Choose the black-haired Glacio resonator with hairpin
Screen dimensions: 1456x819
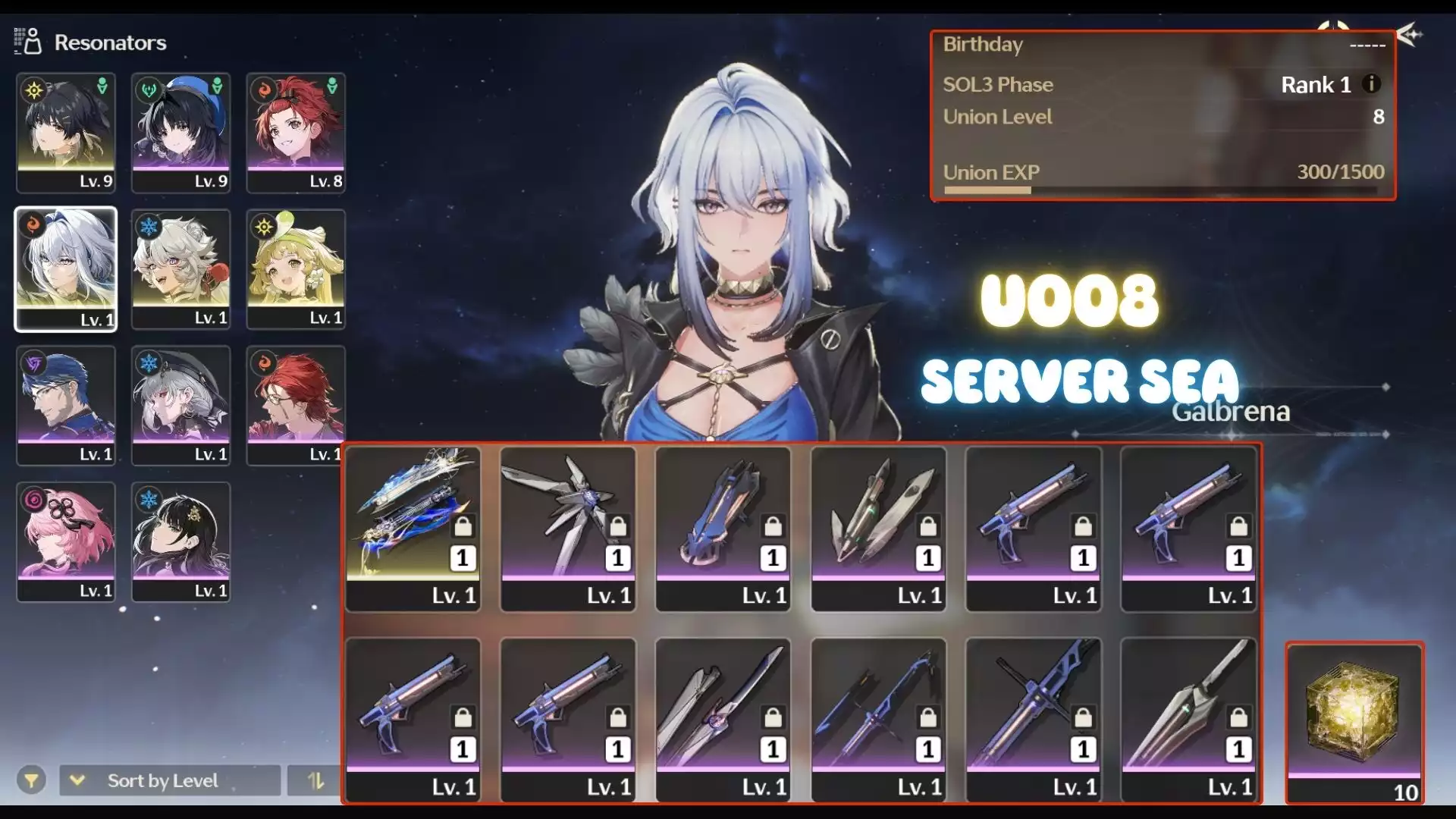(180, 542)
